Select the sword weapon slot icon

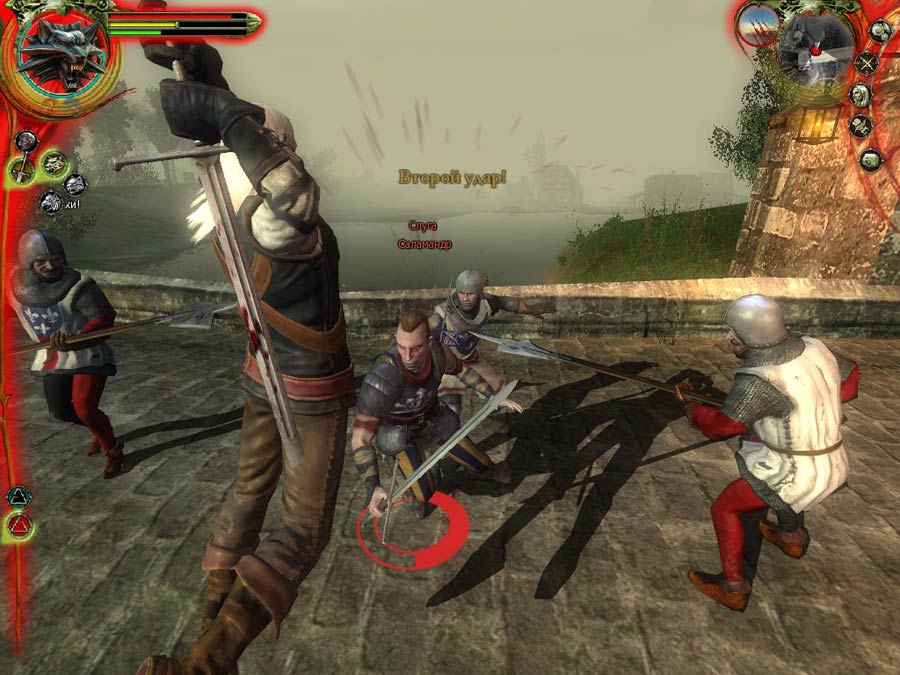[22, 170]
